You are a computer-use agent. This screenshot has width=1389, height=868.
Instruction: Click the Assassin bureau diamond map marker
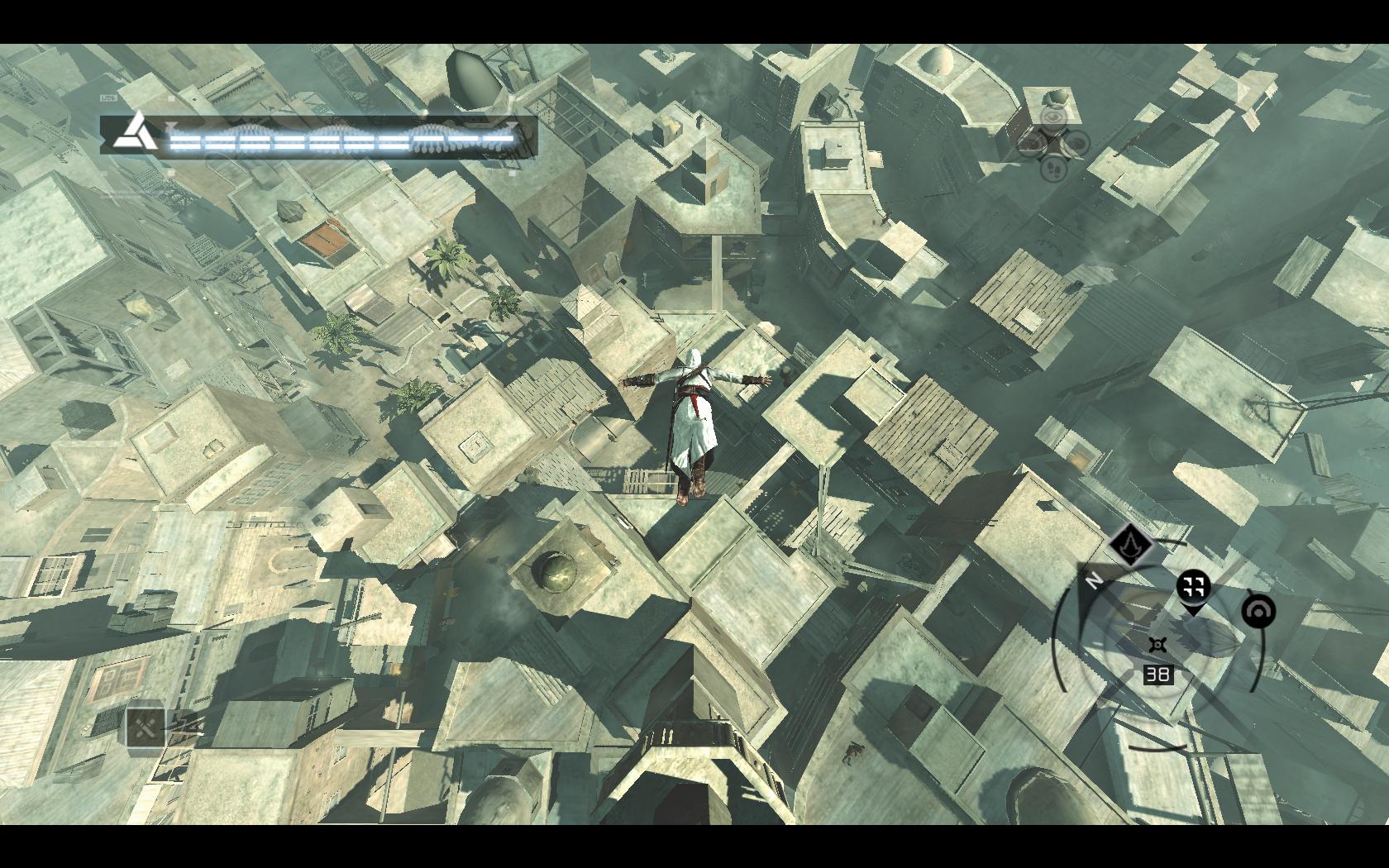pyautogui.click(x=1130, y=544)
